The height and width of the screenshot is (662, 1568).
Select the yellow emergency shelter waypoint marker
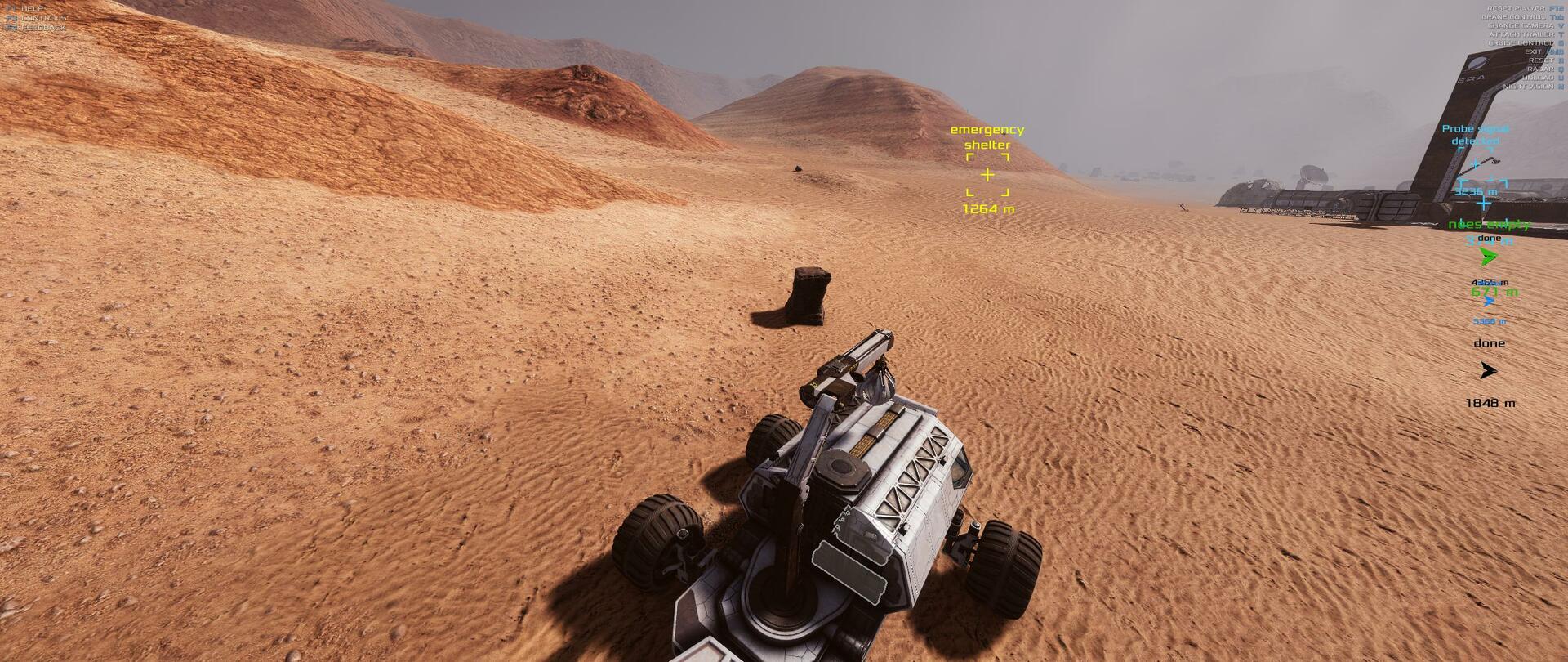coord(987,175)
